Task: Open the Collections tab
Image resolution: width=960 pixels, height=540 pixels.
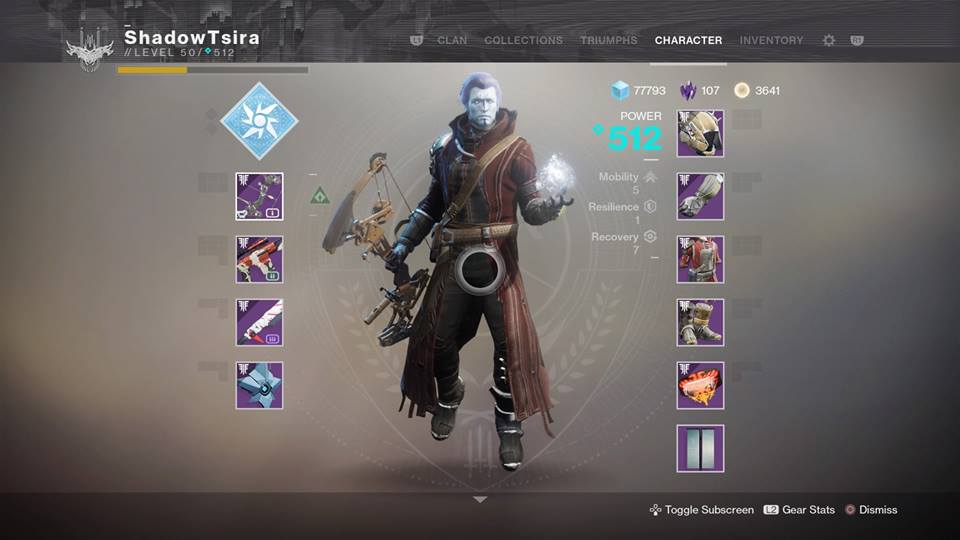Action: [x=523, y=41]
